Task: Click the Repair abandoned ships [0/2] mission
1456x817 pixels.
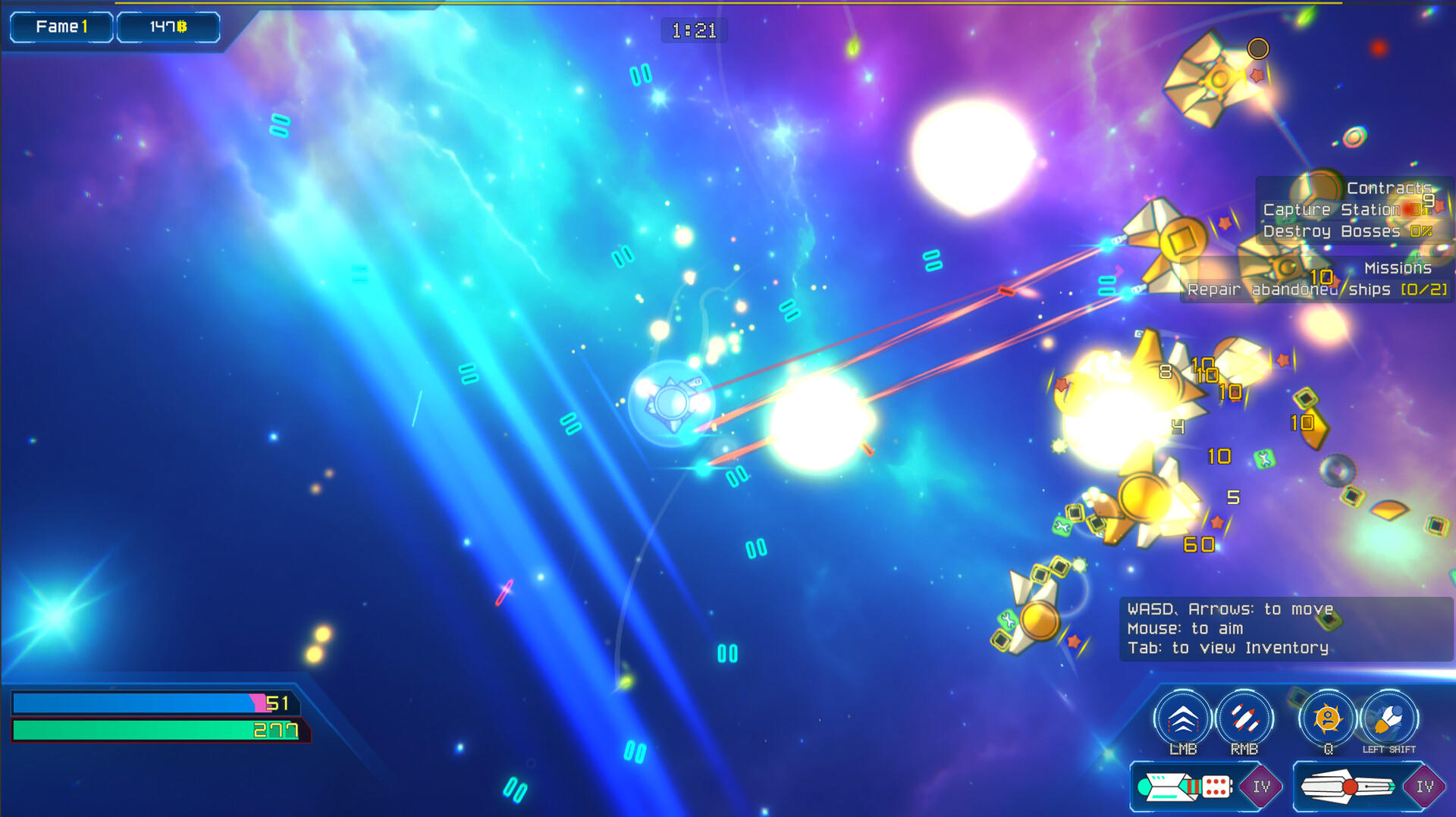Action: [x=1317, y=290]
